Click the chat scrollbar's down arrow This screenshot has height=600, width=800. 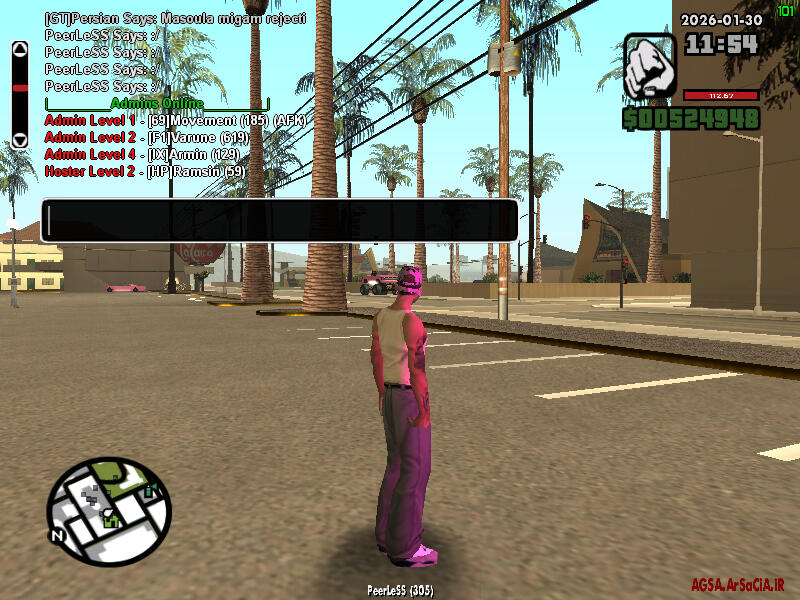tap(19, 141)
